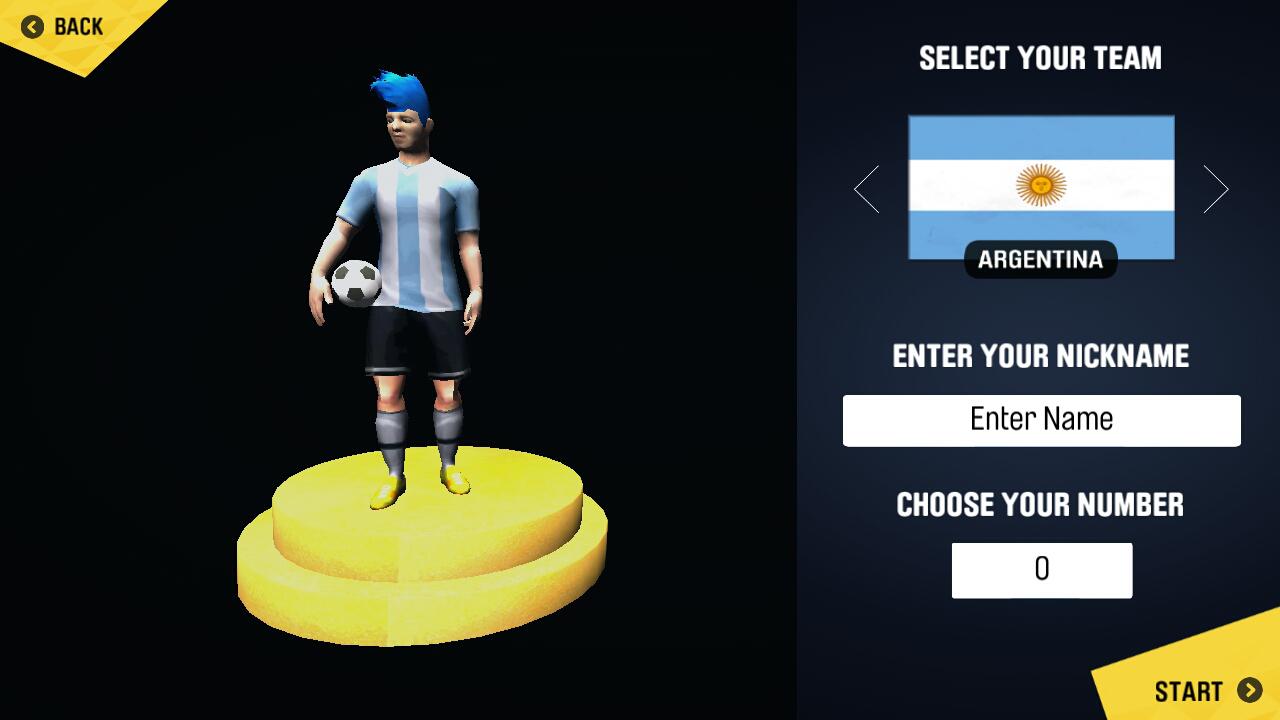Go back using the BACK button
Viewport: 1280px width, 720px height.
coord(62,27)
